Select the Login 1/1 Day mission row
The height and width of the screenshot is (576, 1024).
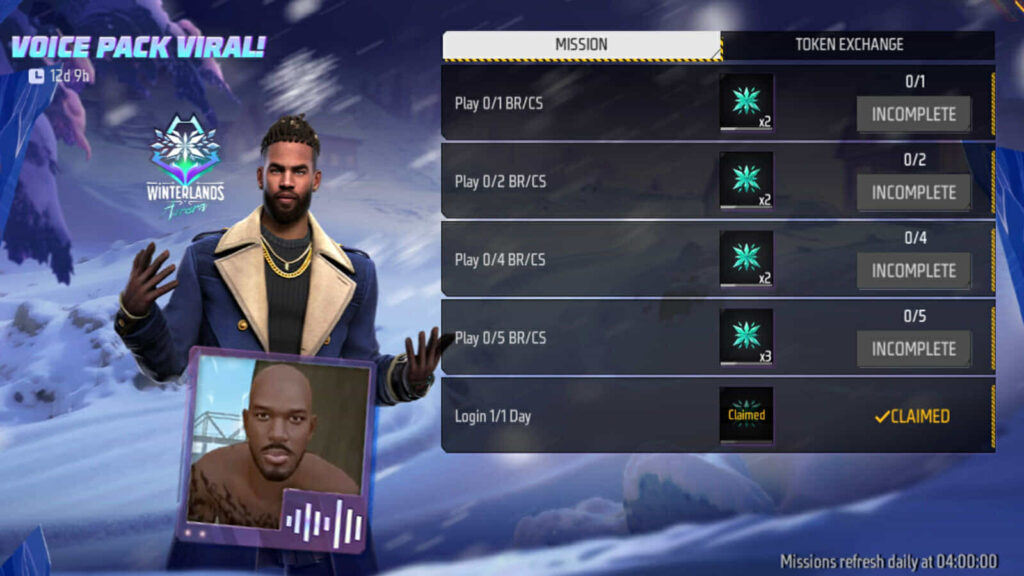(x=580, y=415)
